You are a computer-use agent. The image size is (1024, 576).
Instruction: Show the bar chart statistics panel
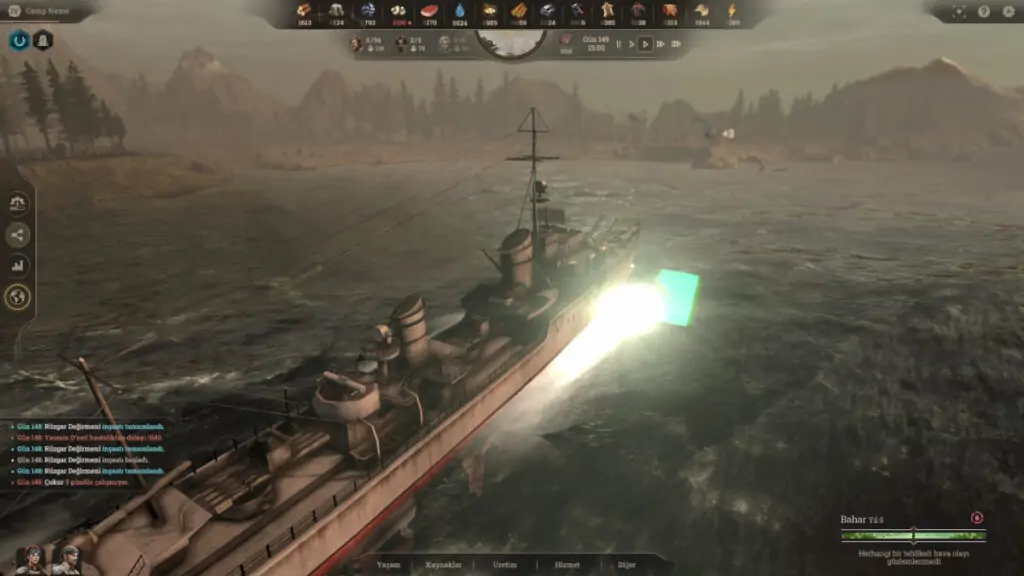point(18,266)
